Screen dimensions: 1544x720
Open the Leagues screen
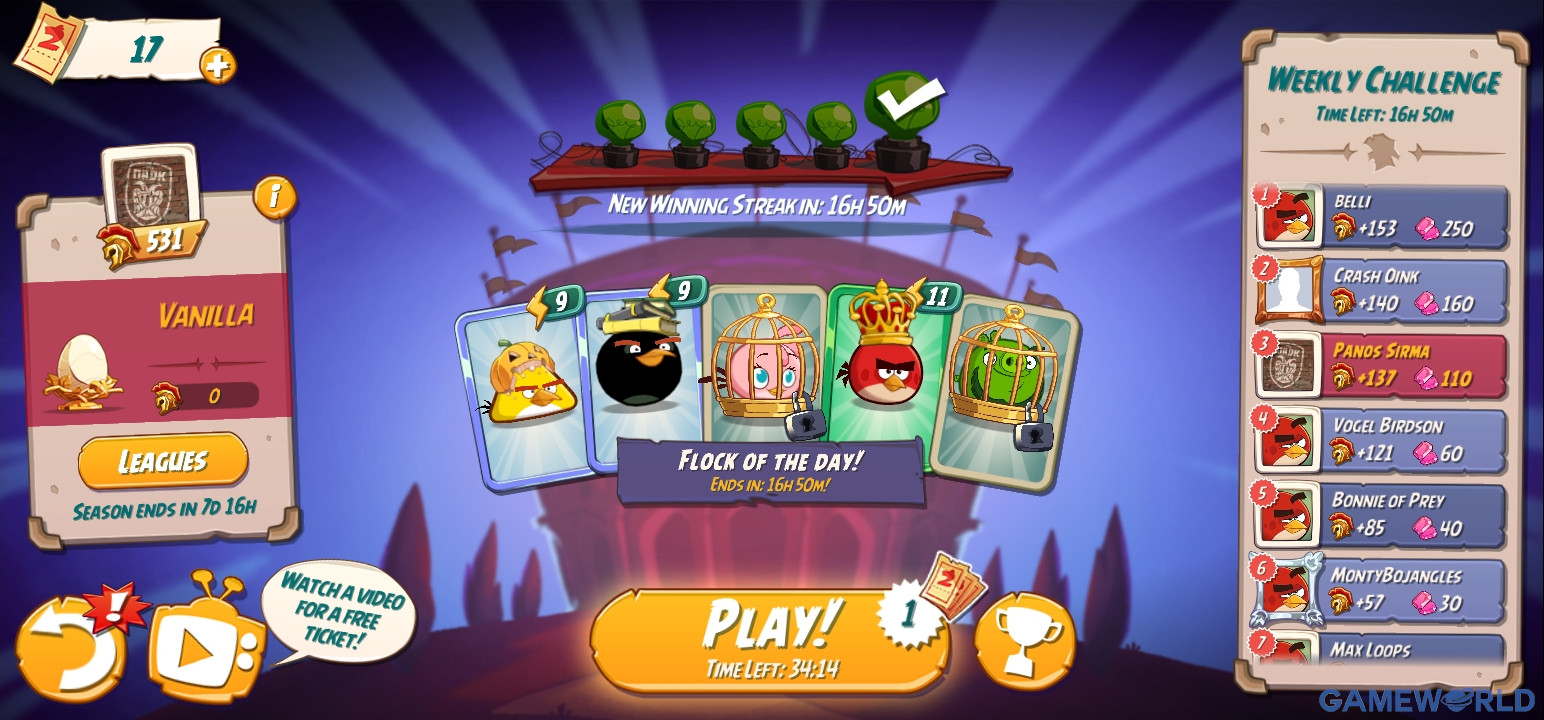pyautogui.click(x=161, y=461)
